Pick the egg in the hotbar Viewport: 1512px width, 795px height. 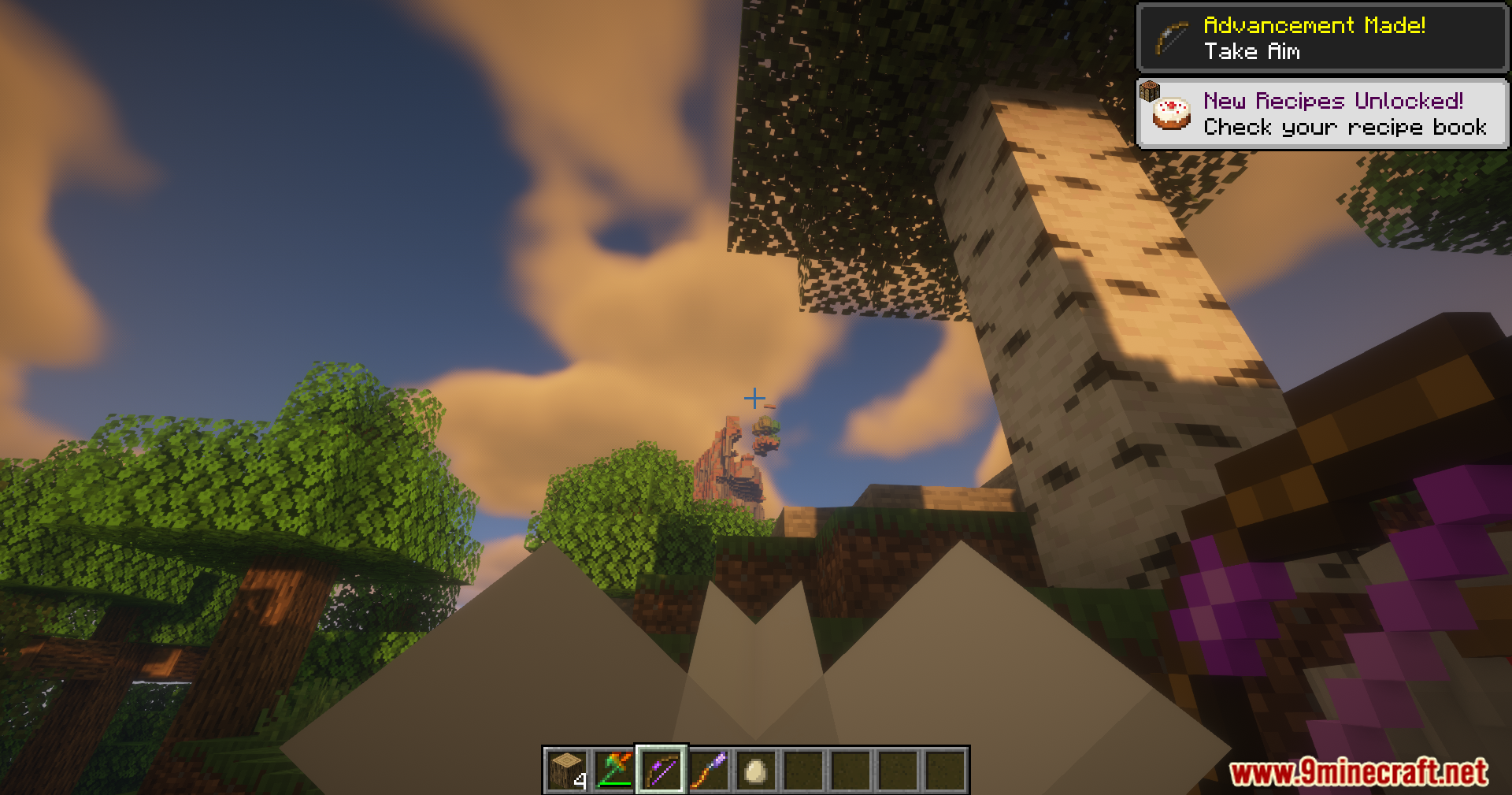click(756, 770)
